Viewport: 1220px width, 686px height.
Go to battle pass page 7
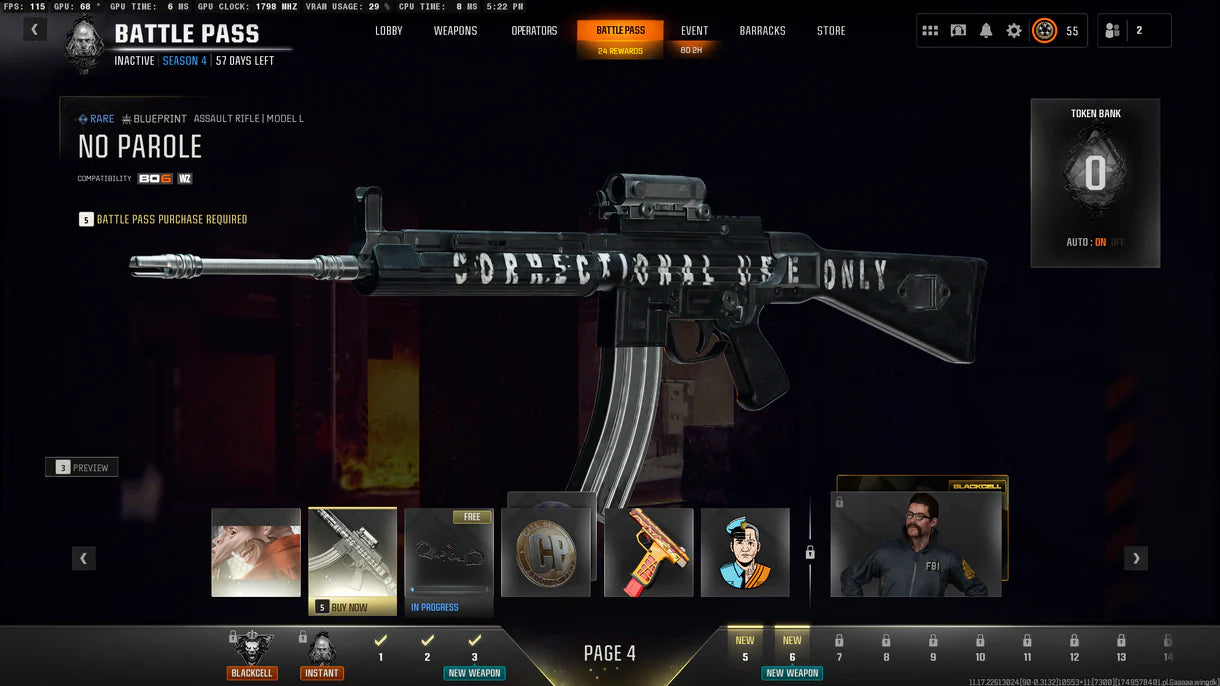coord(839,648)
